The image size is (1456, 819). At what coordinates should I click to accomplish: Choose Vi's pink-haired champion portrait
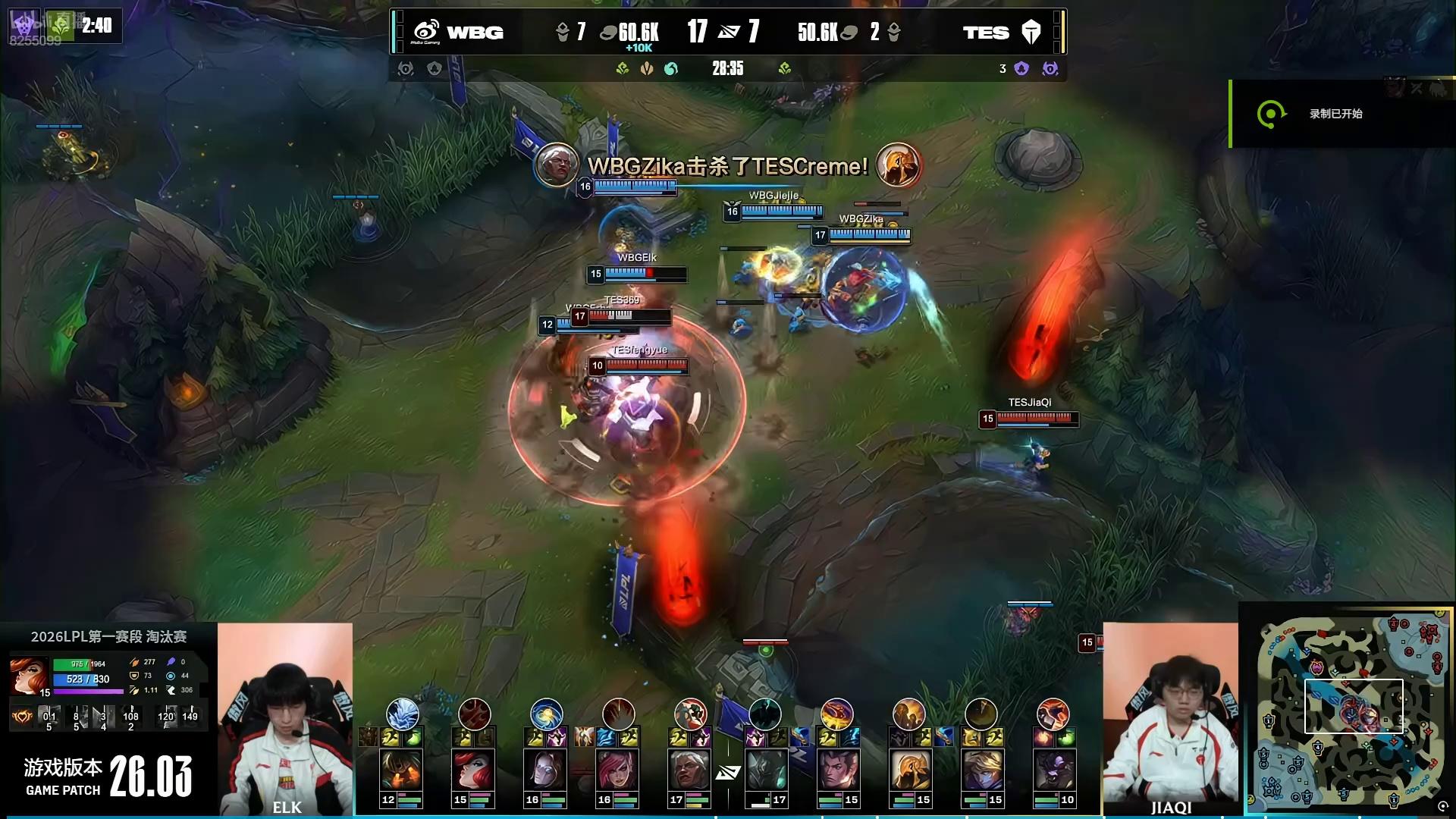616,770
